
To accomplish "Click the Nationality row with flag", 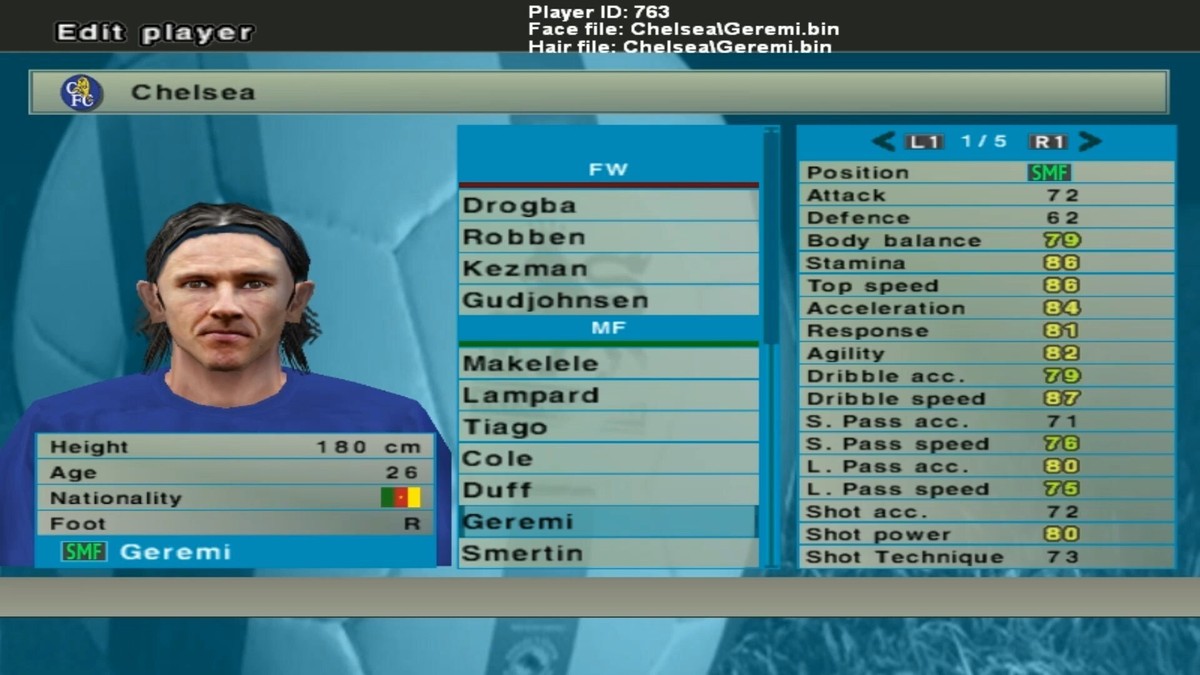I will point(235,498).
